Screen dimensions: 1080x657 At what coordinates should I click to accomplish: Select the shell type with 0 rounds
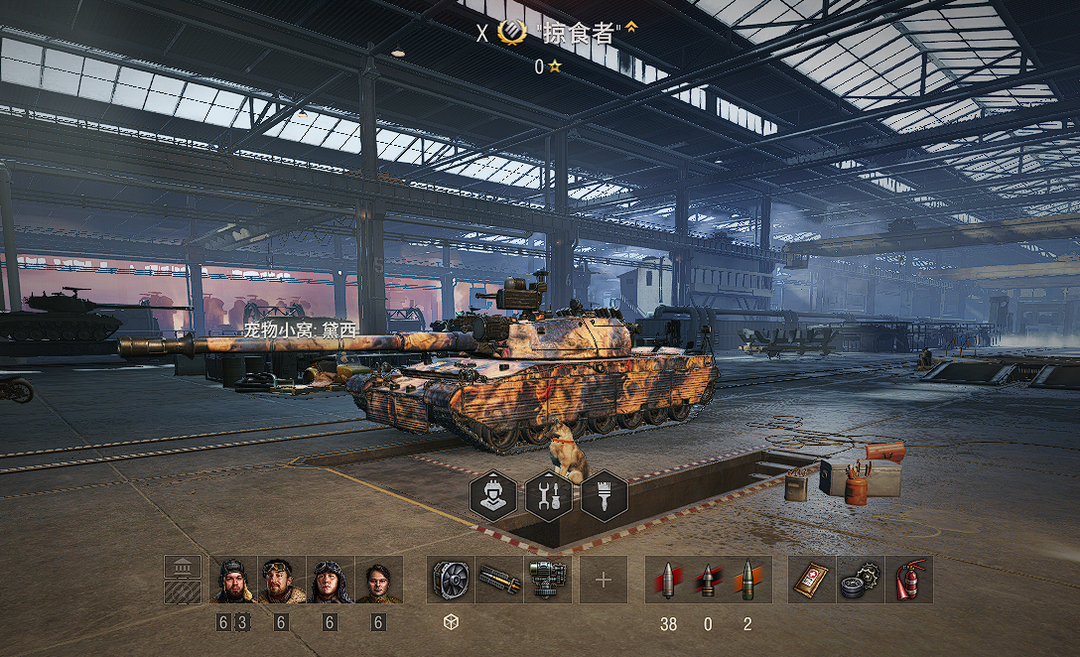coord(708,580)
